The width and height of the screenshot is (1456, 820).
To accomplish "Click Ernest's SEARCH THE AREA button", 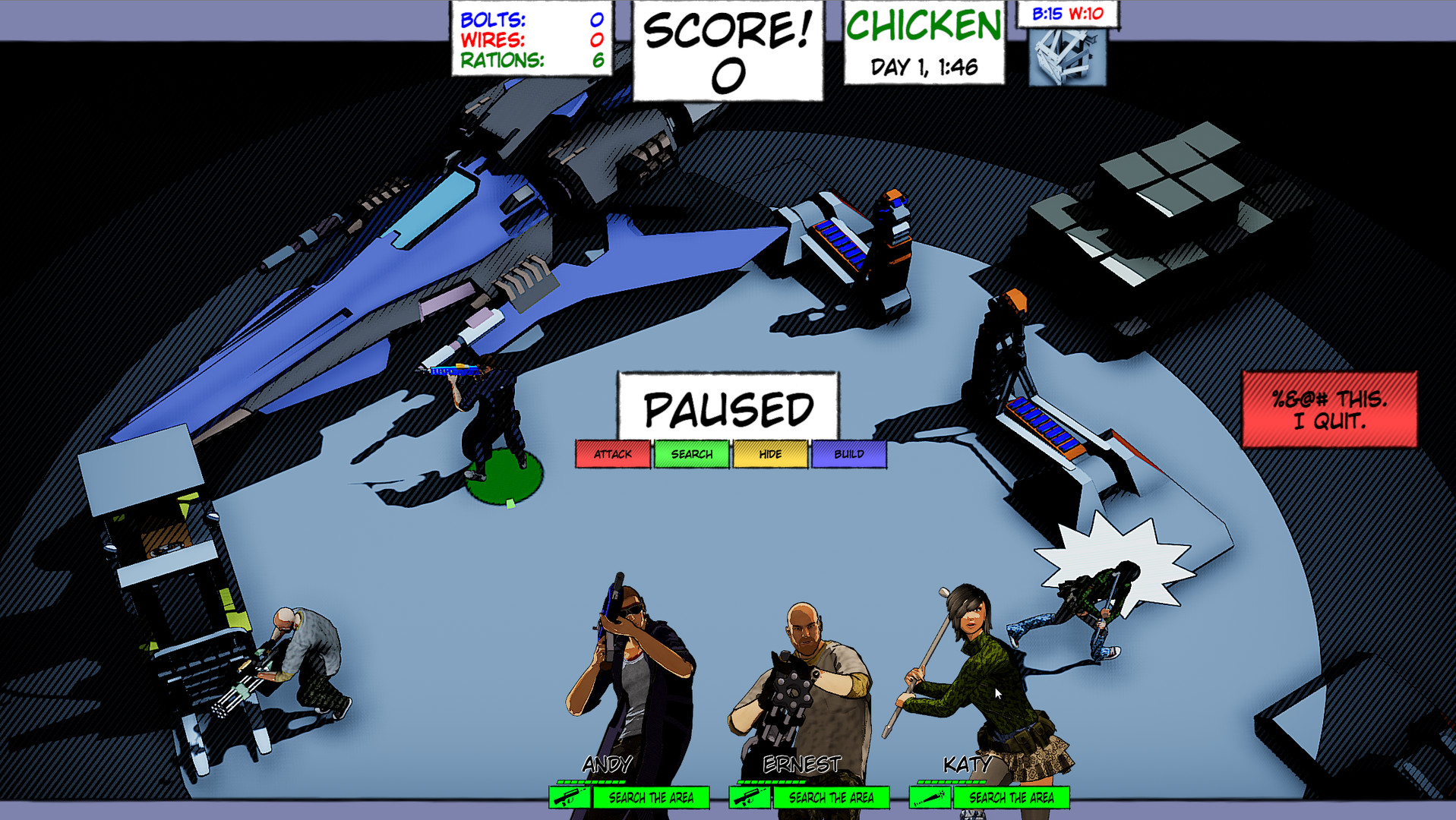I will click(x=831, y=797).
